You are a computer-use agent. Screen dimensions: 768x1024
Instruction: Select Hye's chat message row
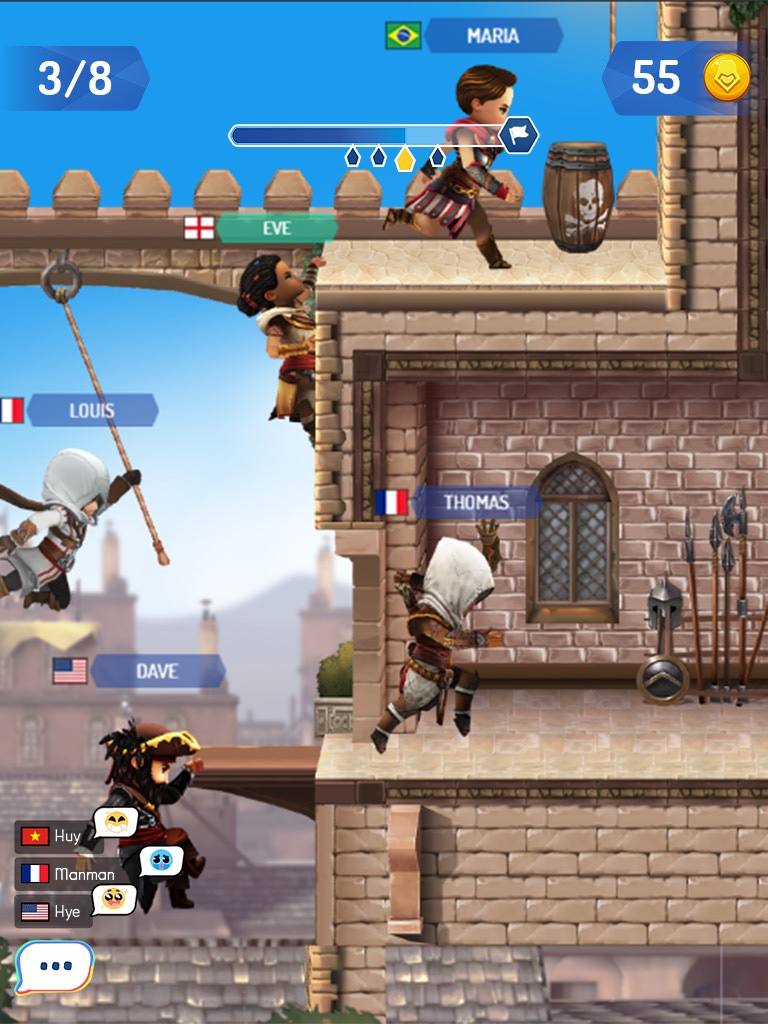pos(58,911)
